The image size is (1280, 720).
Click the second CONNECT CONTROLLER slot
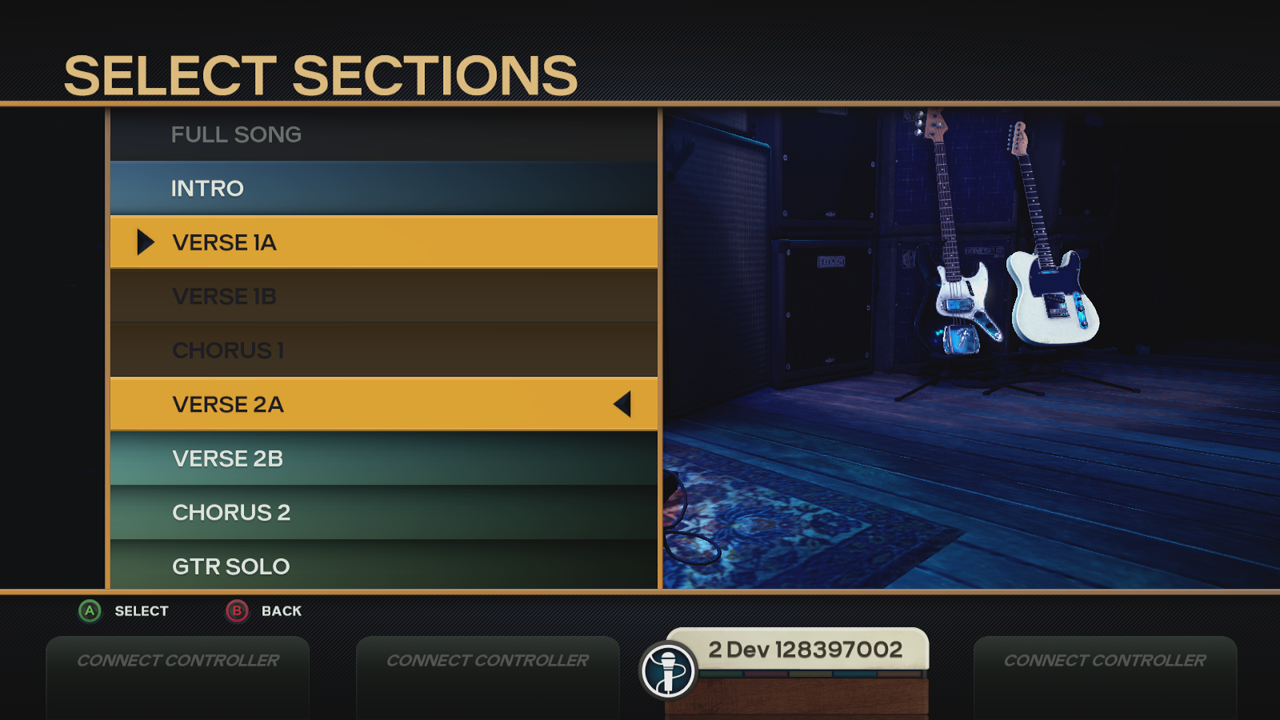click(487, 660)
